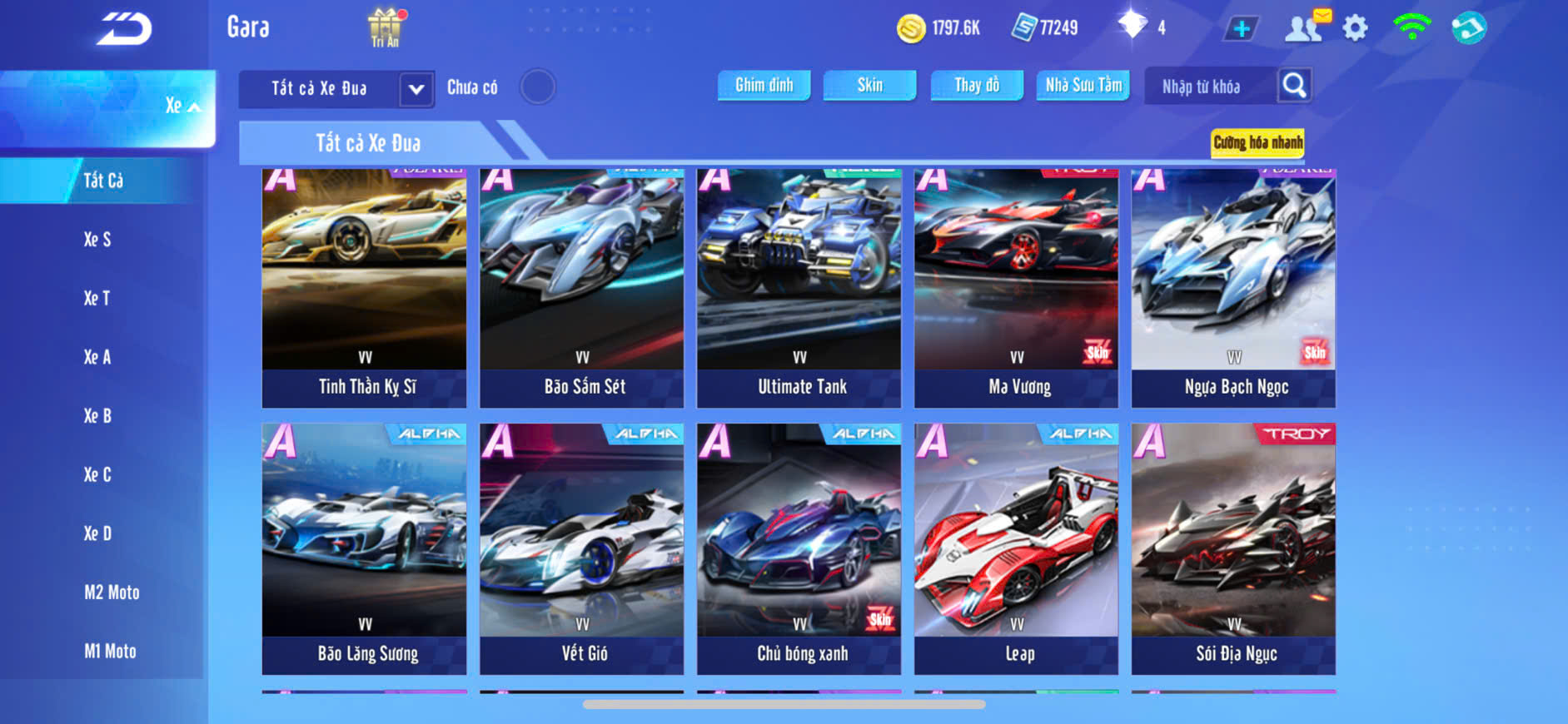Screen dimensions: 1568x724
Task: Pick the Leap car card
Action: [1016, 548]
